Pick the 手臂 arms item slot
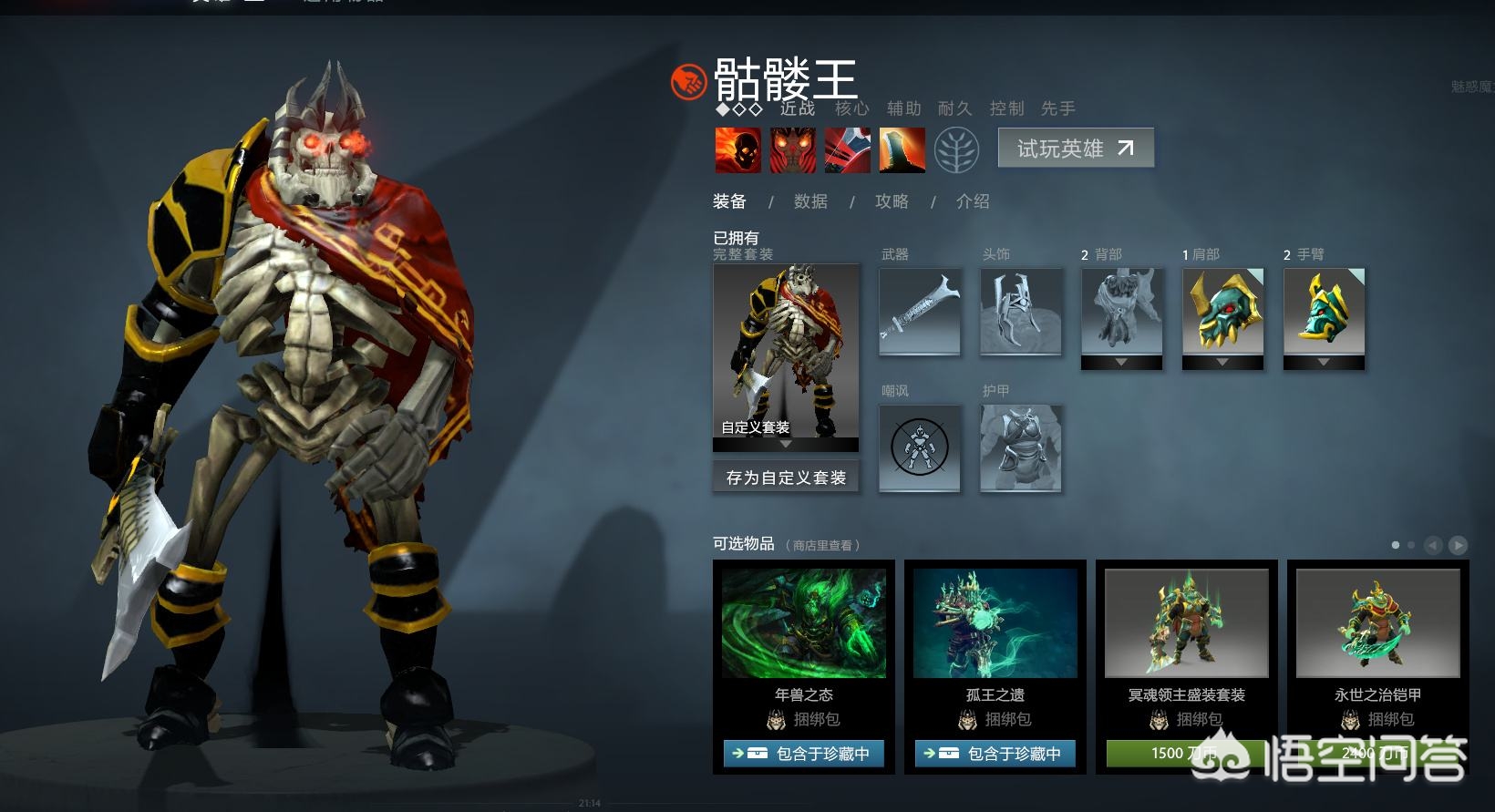Viewport: 1495px width, 812px height. (x=1325, y=311)
